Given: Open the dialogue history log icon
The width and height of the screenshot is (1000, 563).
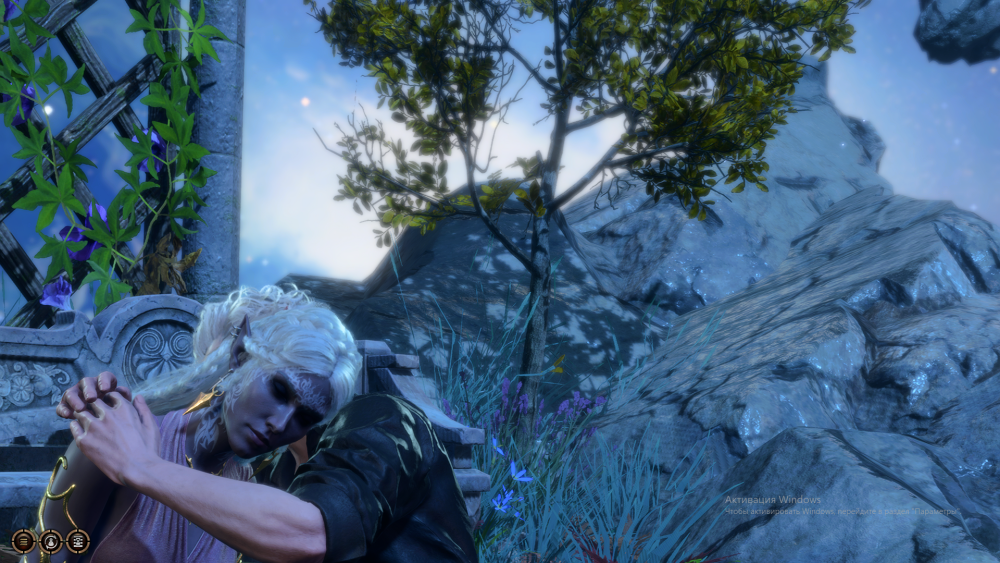Looking at the screenshot, I should tap(77, 541).
